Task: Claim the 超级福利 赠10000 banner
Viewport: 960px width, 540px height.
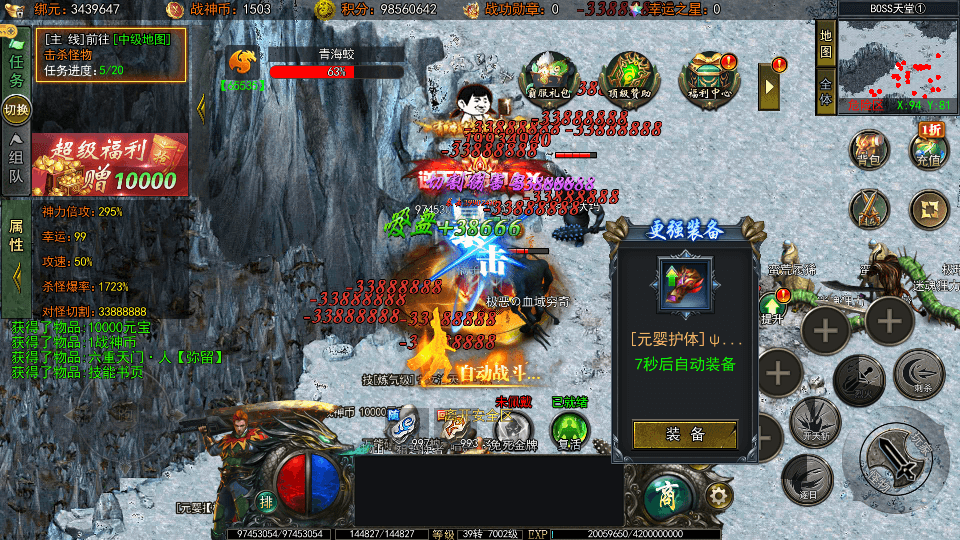Action: click(110, 164)
